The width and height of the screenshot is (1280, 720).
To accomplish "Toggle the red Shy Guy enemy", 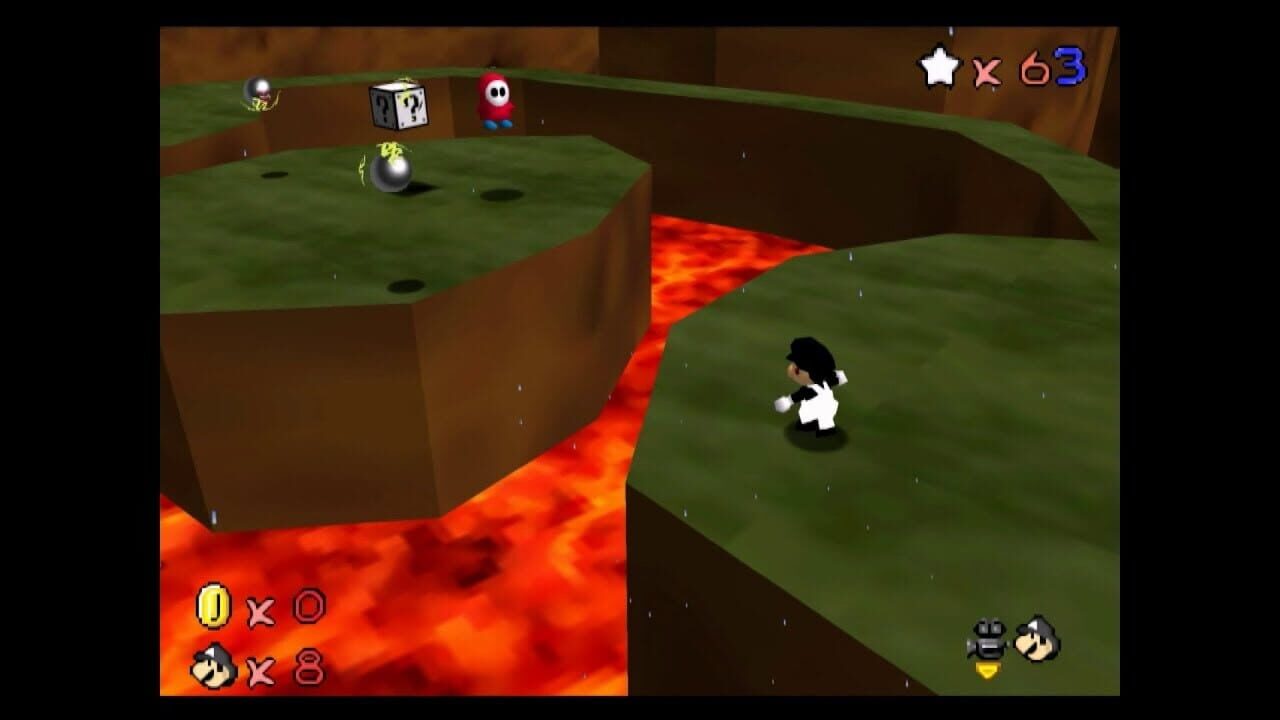I will [495, 100].
